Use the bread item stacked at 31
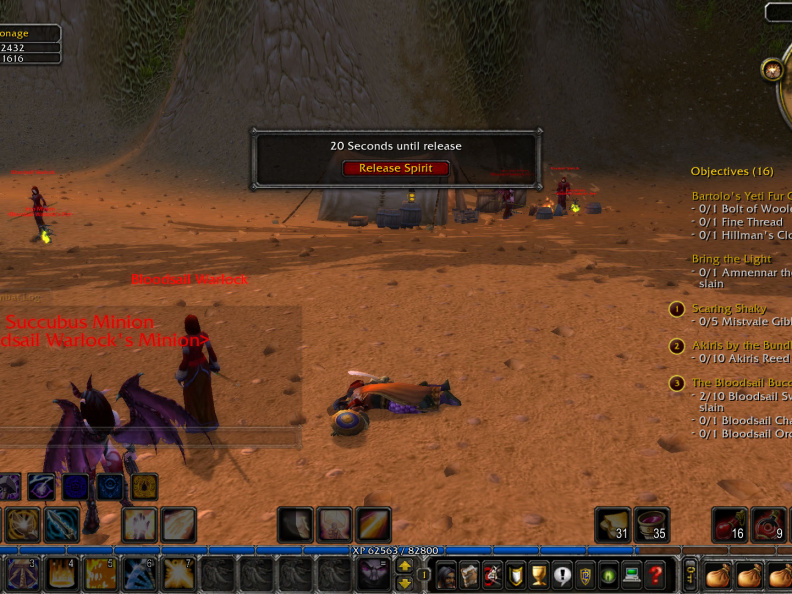The image size is (792, 594). point(612,524)
